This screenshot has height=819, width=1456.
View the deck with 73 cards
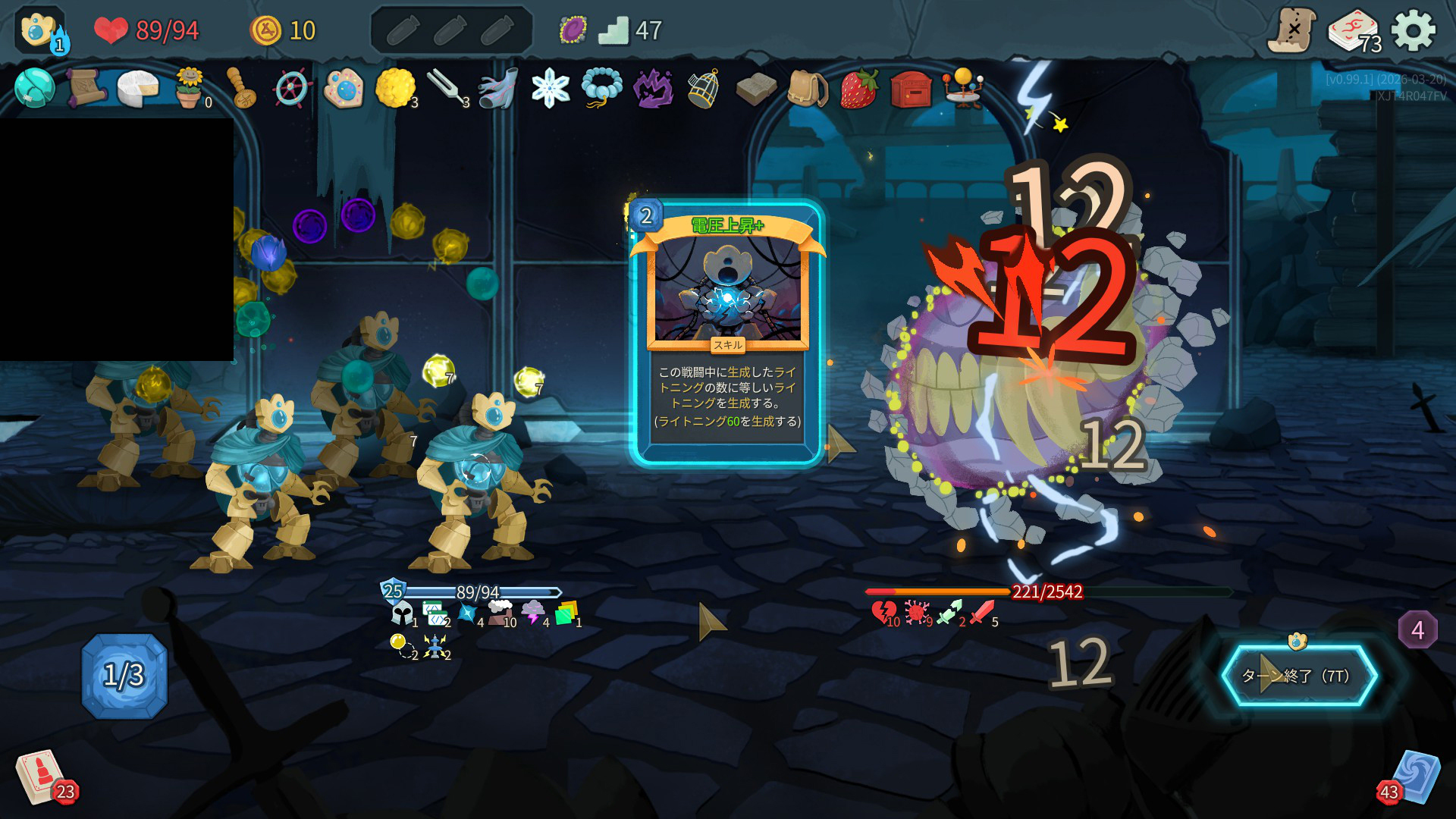[x=1354, y=31]
